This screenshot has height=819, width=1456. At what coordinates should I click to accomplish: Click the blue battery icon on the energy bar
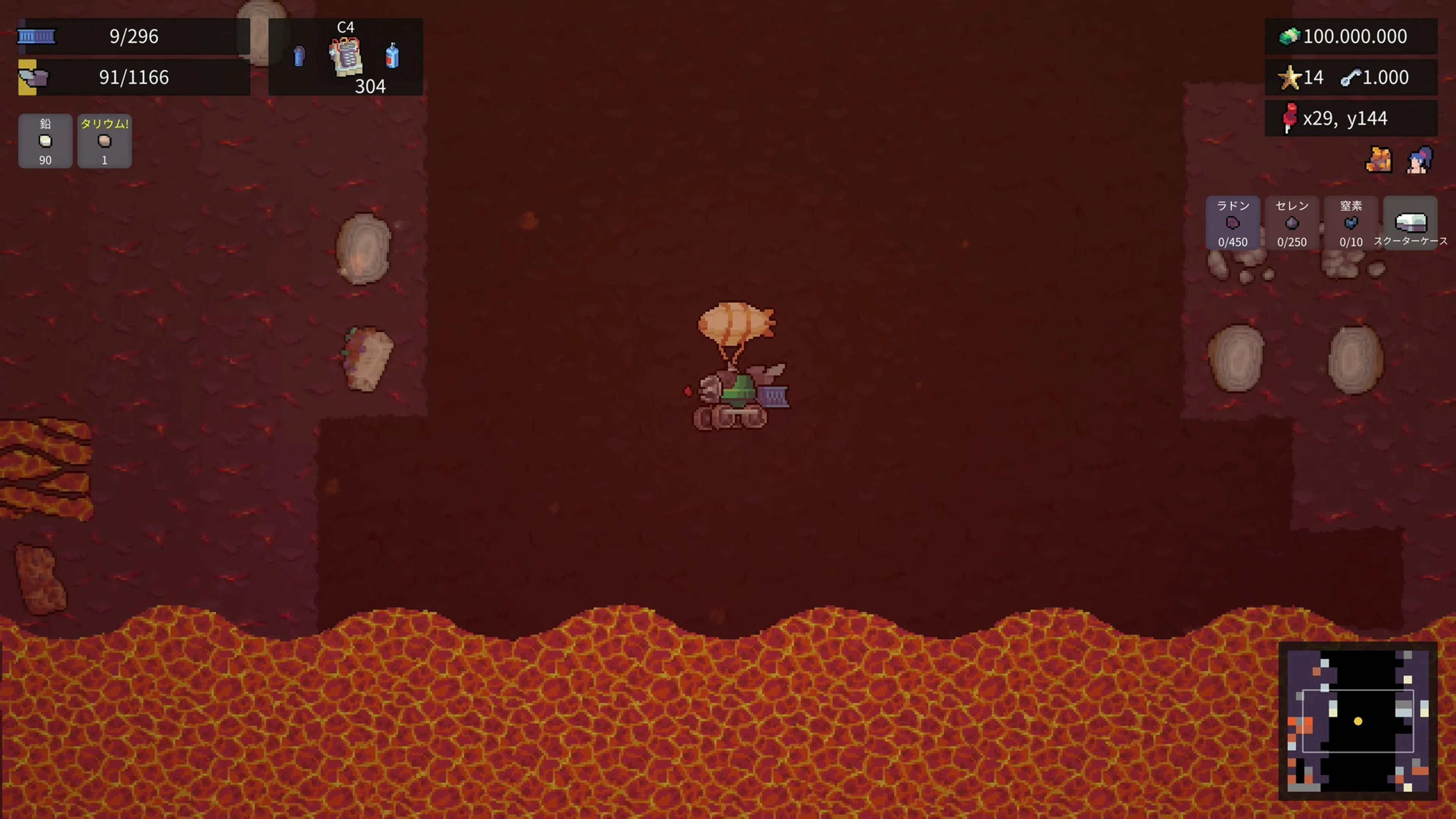pyautogui.click(x=36, y=36)
